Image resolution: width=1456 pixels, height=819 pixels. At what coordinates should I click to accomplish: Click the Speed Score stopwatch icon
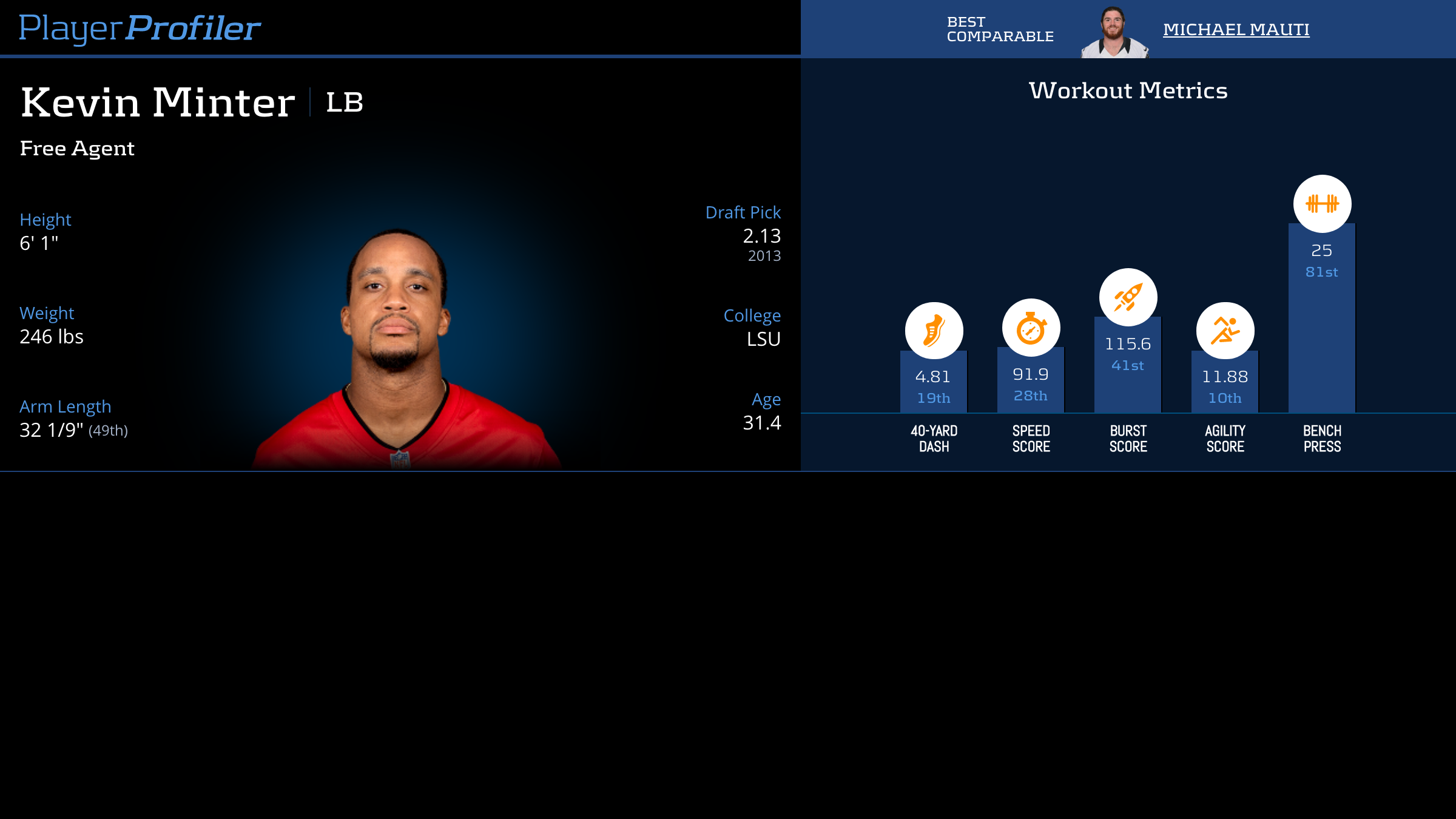click(x=1031, y=328)
